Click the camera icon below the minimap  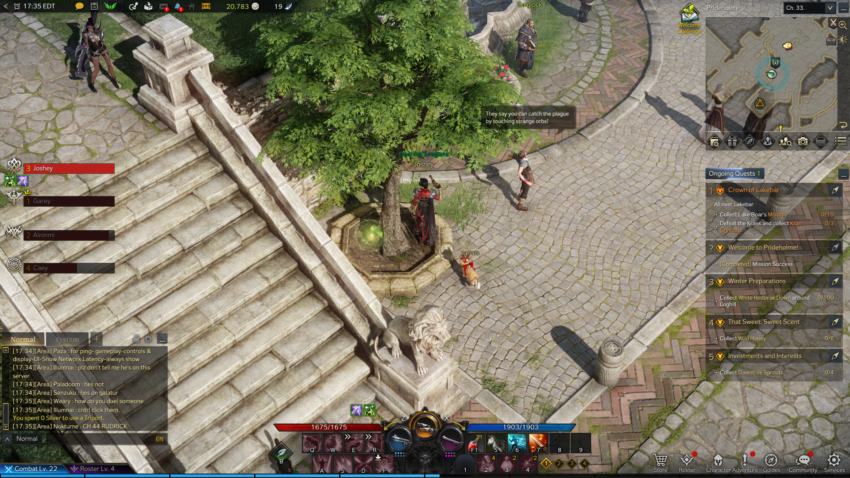tap(802, 142)
